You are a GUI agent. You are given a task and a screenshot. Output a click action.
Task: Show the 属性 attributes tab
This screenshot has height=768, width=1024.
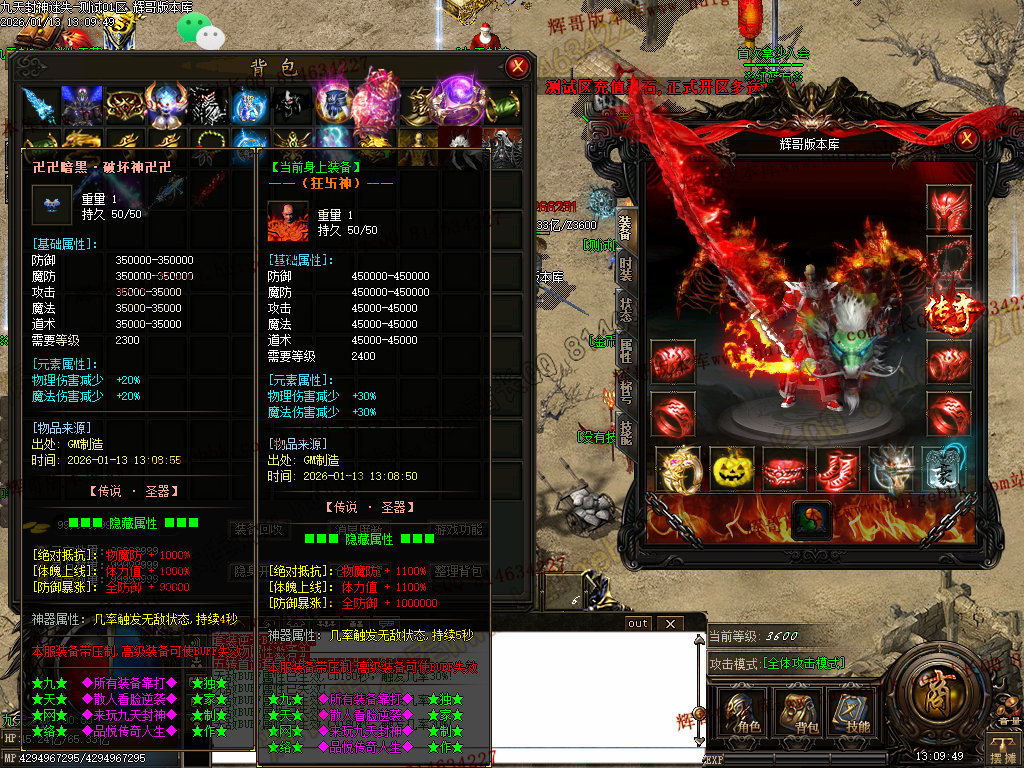pyautogui.click(x=626, y=349)
